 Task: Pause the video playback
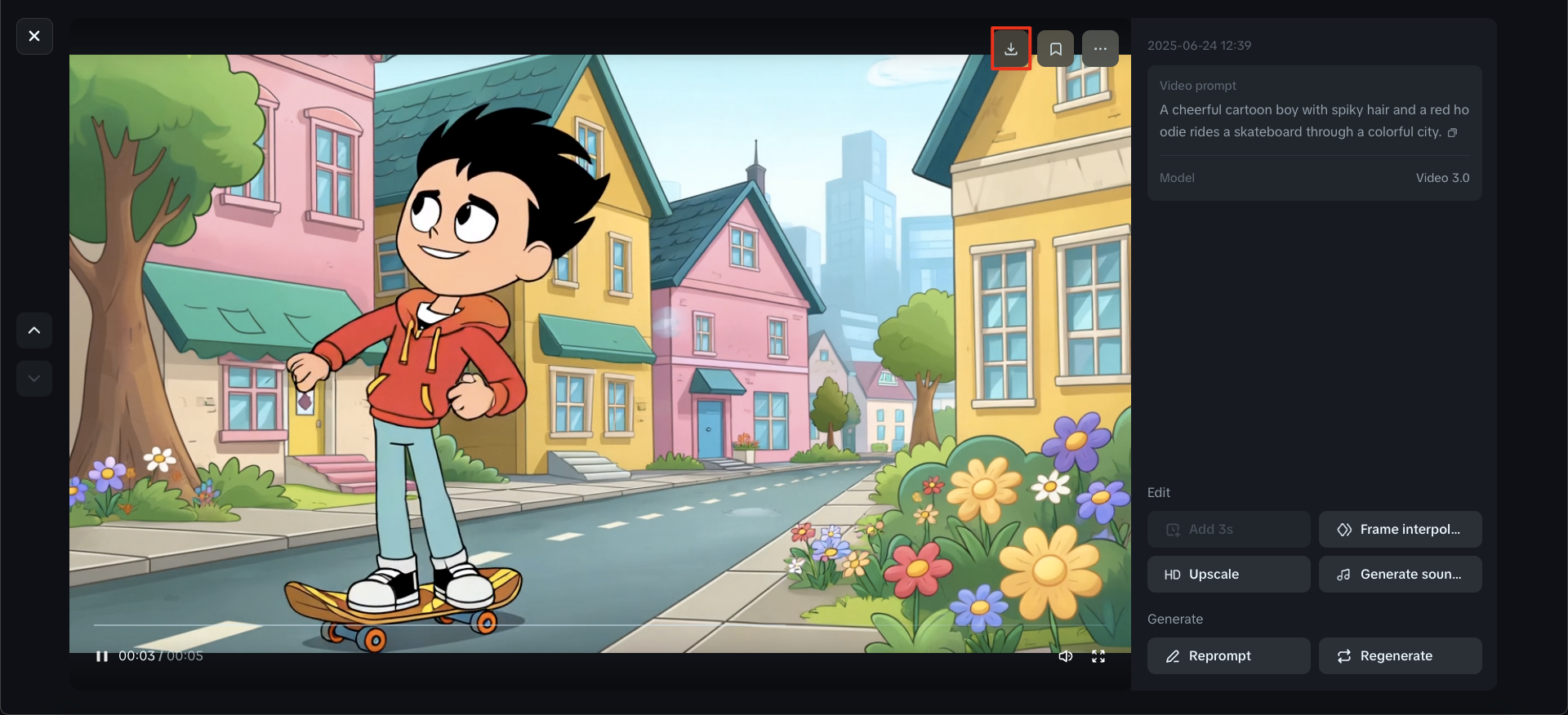101,655
